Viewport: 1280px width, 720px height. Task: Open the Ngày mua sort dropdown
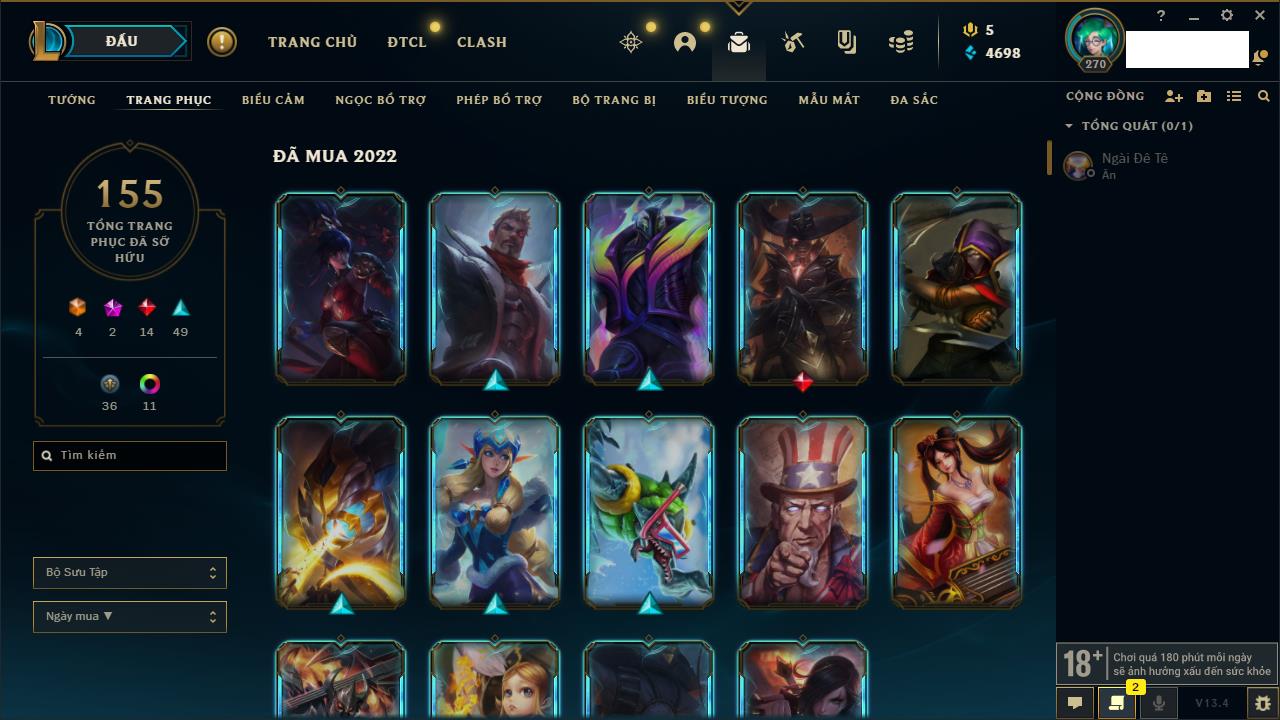coord(130,617)
